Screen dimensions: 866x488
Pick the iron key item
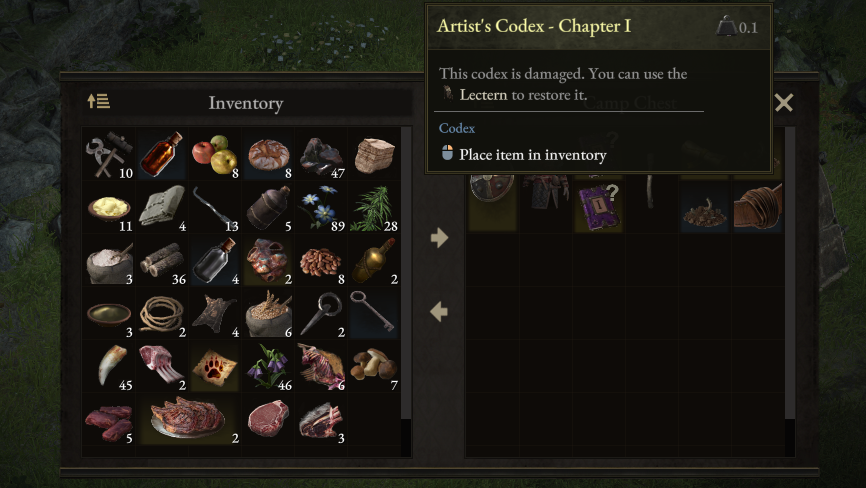[373, 312]
